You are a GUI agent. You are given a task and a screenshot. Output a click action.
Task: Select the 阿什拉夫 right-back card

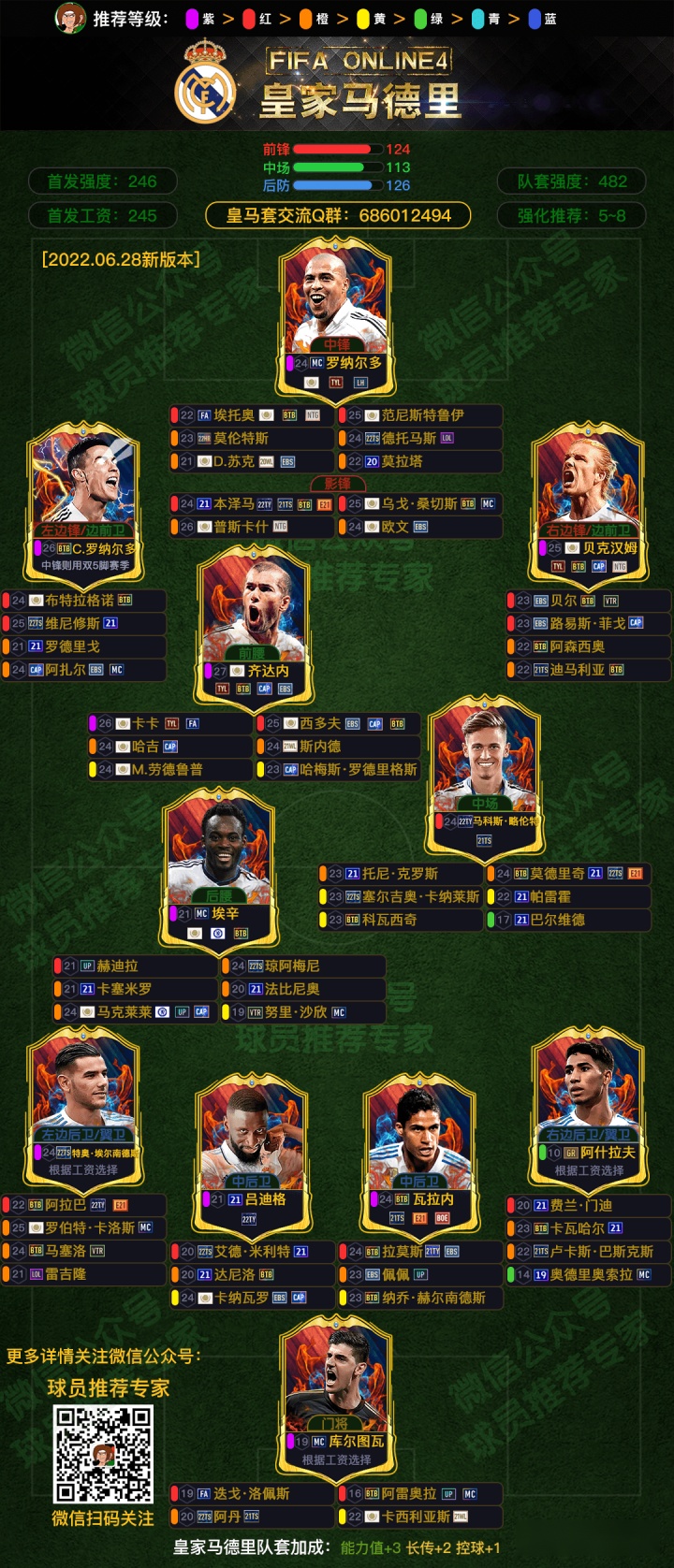(x=589, y=1104)
